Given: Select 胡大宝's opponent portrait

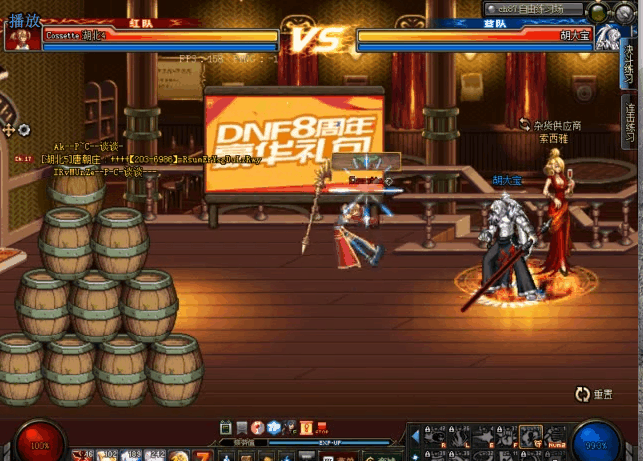Looking at the screenshot, I should coord(607,39).
